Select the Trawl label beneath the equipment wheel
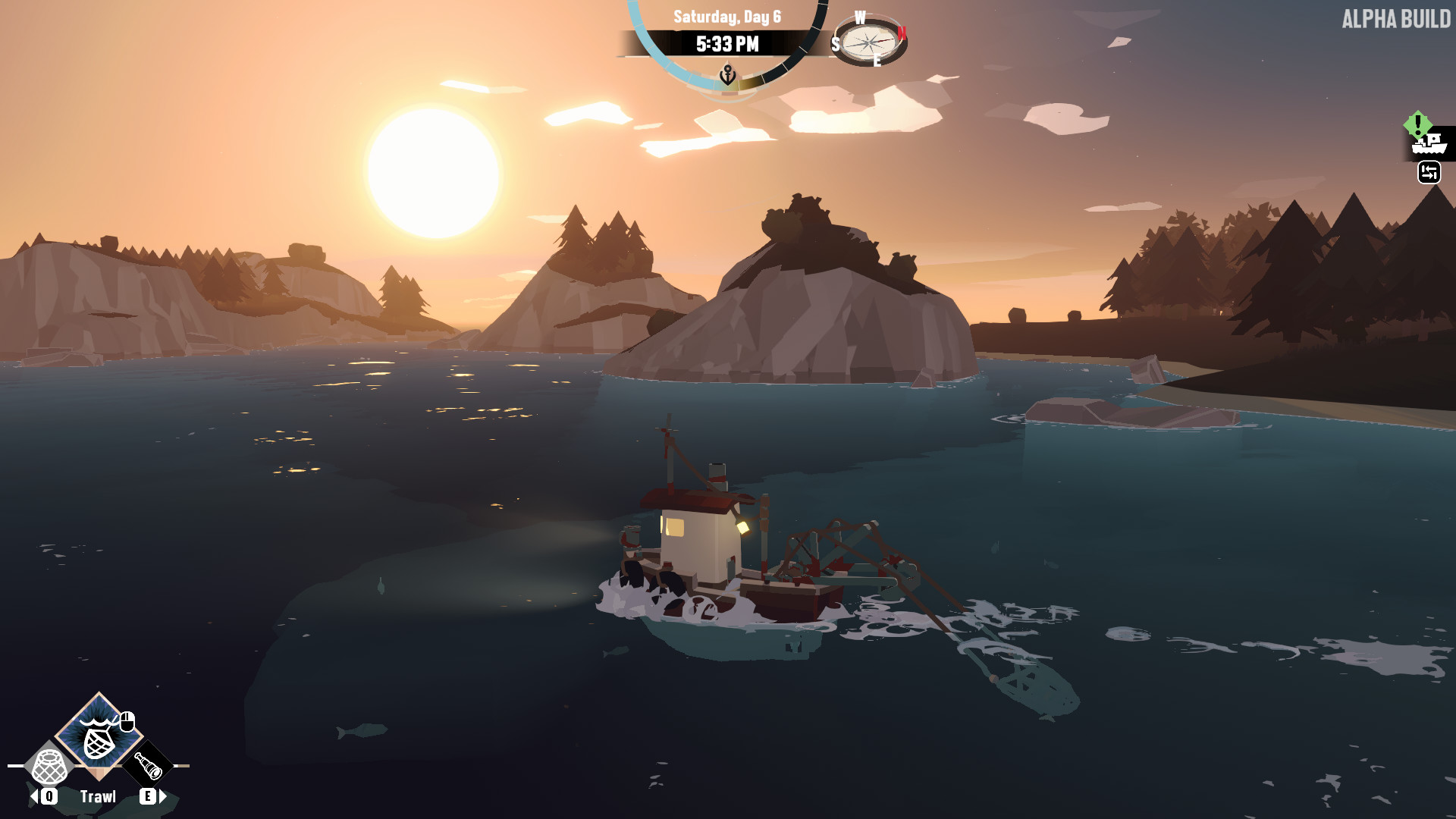The image size is (1456, 819). 98,796
